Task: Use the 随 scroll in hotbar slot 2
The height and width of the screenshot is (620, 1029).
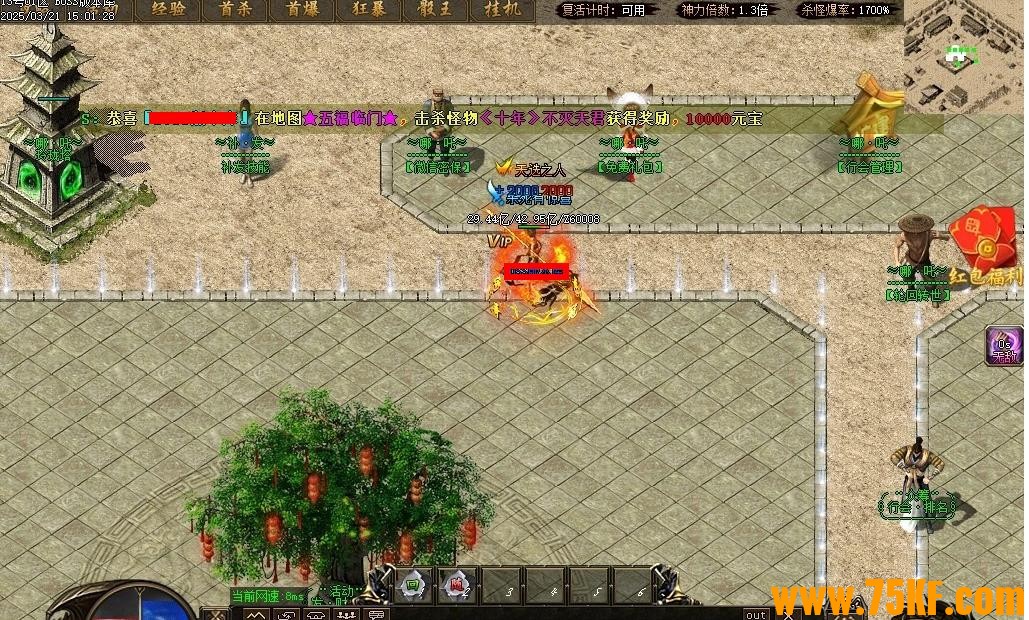Action: 457,587
